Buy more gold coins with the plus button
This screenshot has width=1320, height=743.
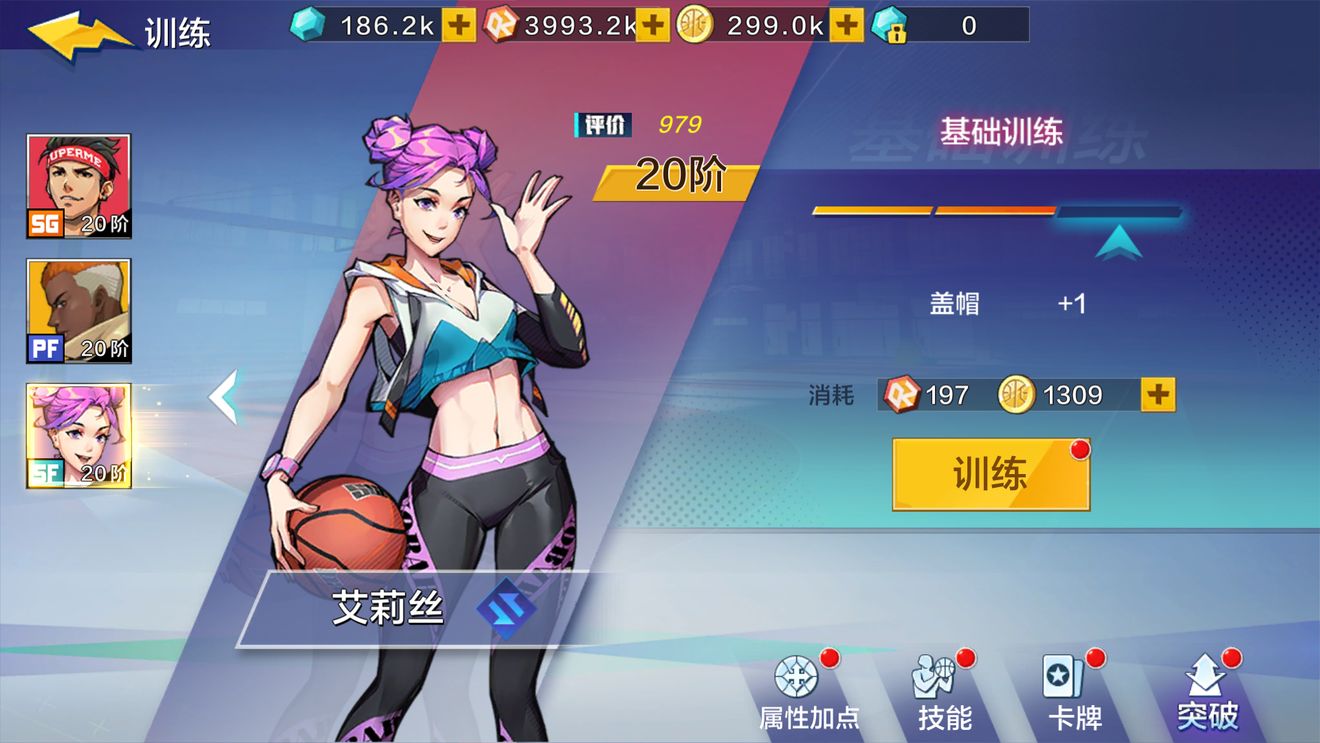pyautogui.click(x=846, y=26)
